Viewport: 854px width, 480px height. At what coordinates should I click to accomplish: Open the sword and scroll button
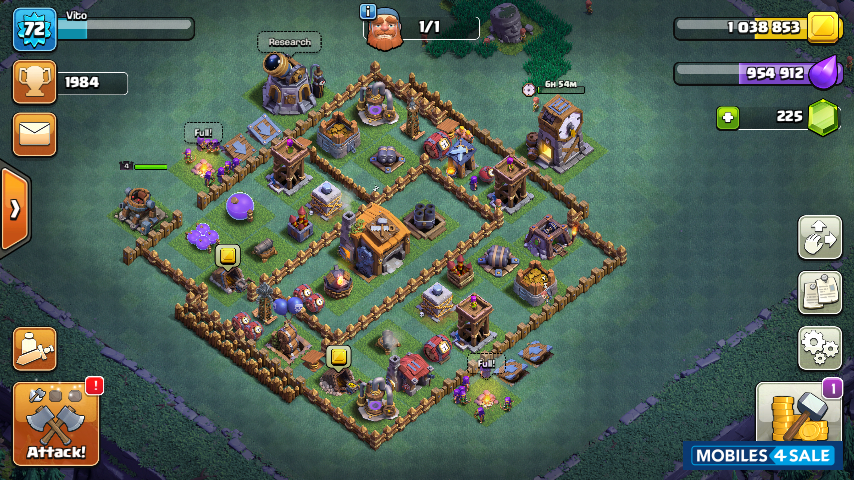(x=34, y=348)
